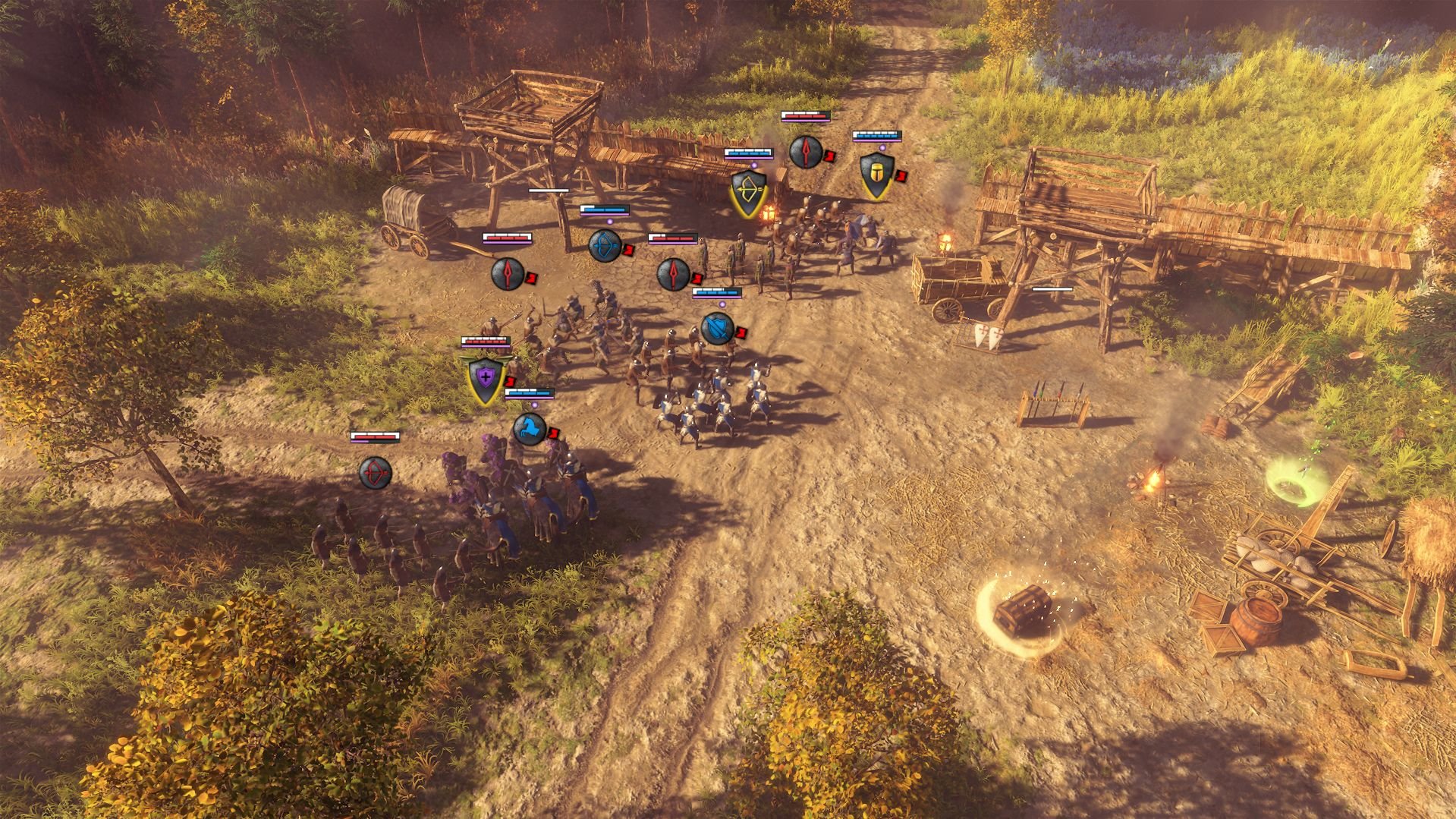This screenshot has height=819, width=1456.
Task: Target the red bow enemy archer icon
Action: (x=375, y=473)
